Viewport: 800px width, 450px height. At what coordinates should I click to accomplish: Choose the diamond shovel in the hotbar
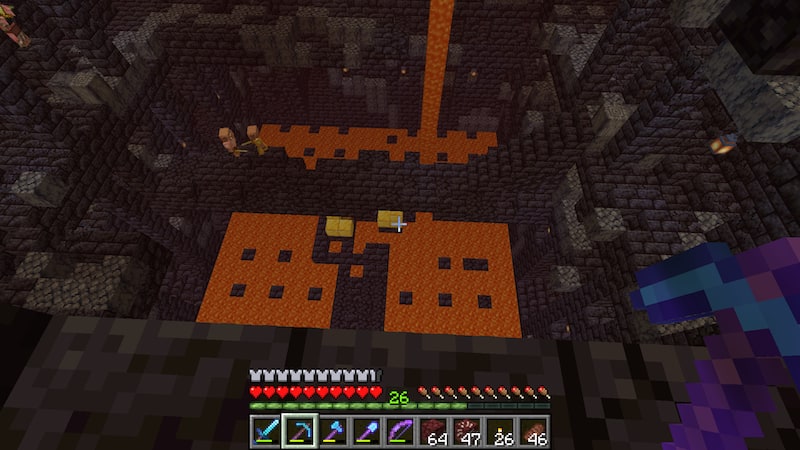pos(367,431)
